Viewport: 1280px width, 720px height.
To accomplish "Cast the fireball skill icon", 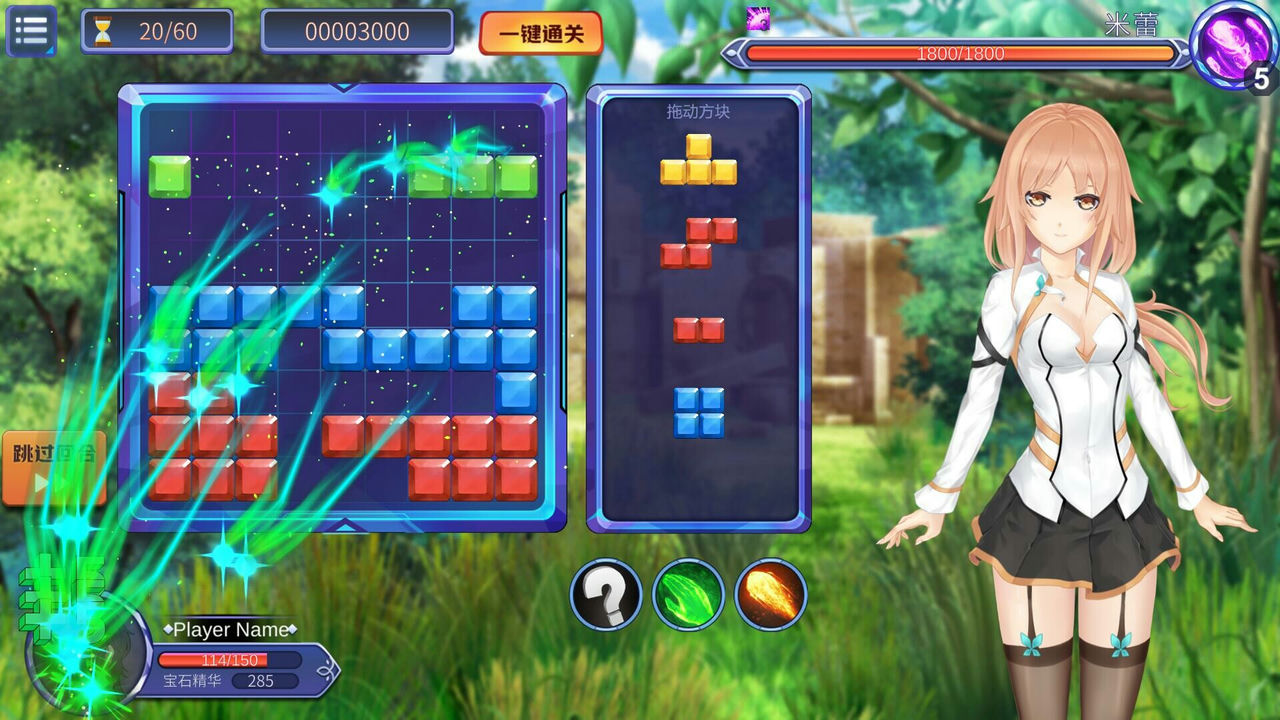I will 768,591.
